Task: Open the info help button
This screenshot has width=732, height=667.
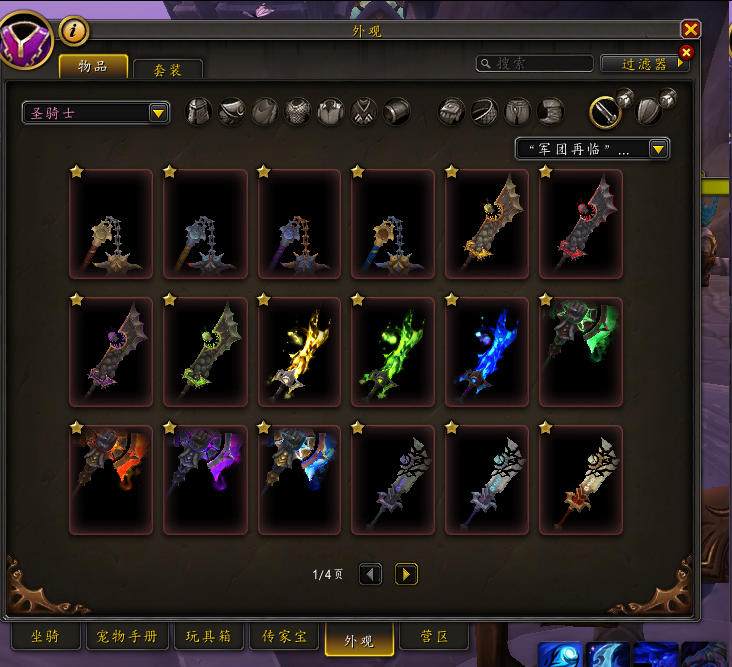Action: [x=74, y=31]
